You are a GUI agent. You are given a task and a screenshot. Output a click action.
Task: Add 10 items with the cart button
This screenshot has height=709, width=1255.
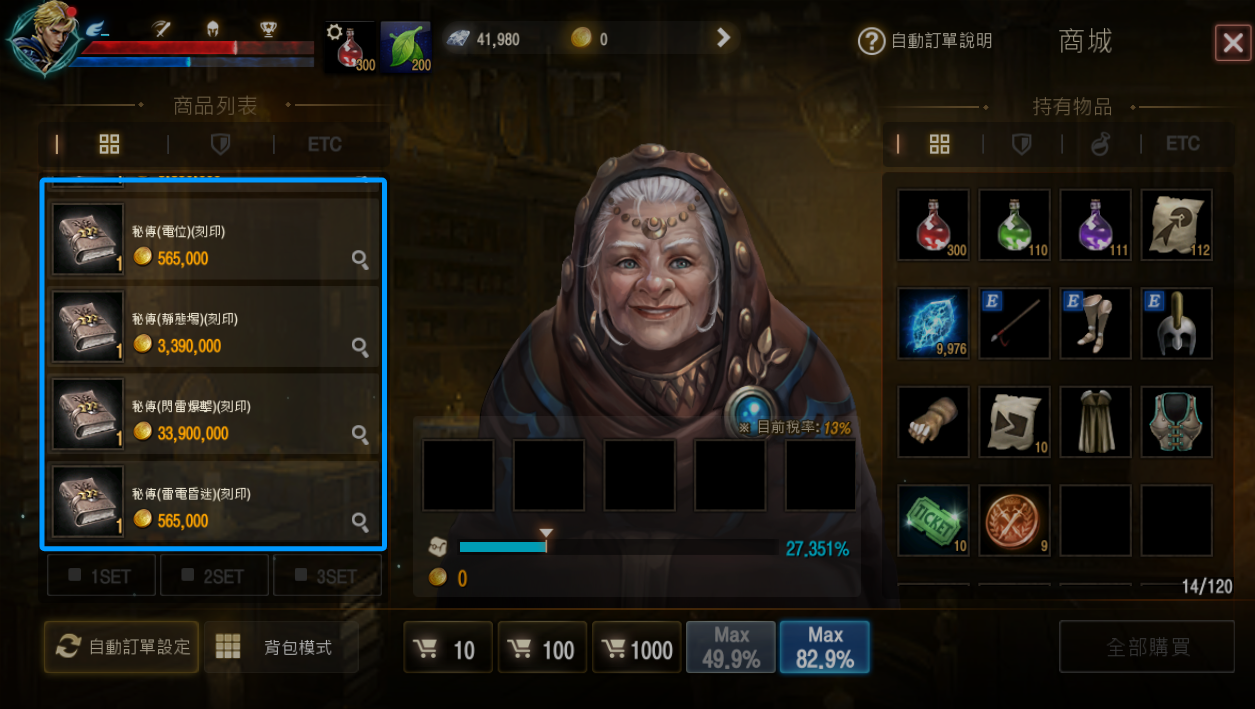click(448, 649)
